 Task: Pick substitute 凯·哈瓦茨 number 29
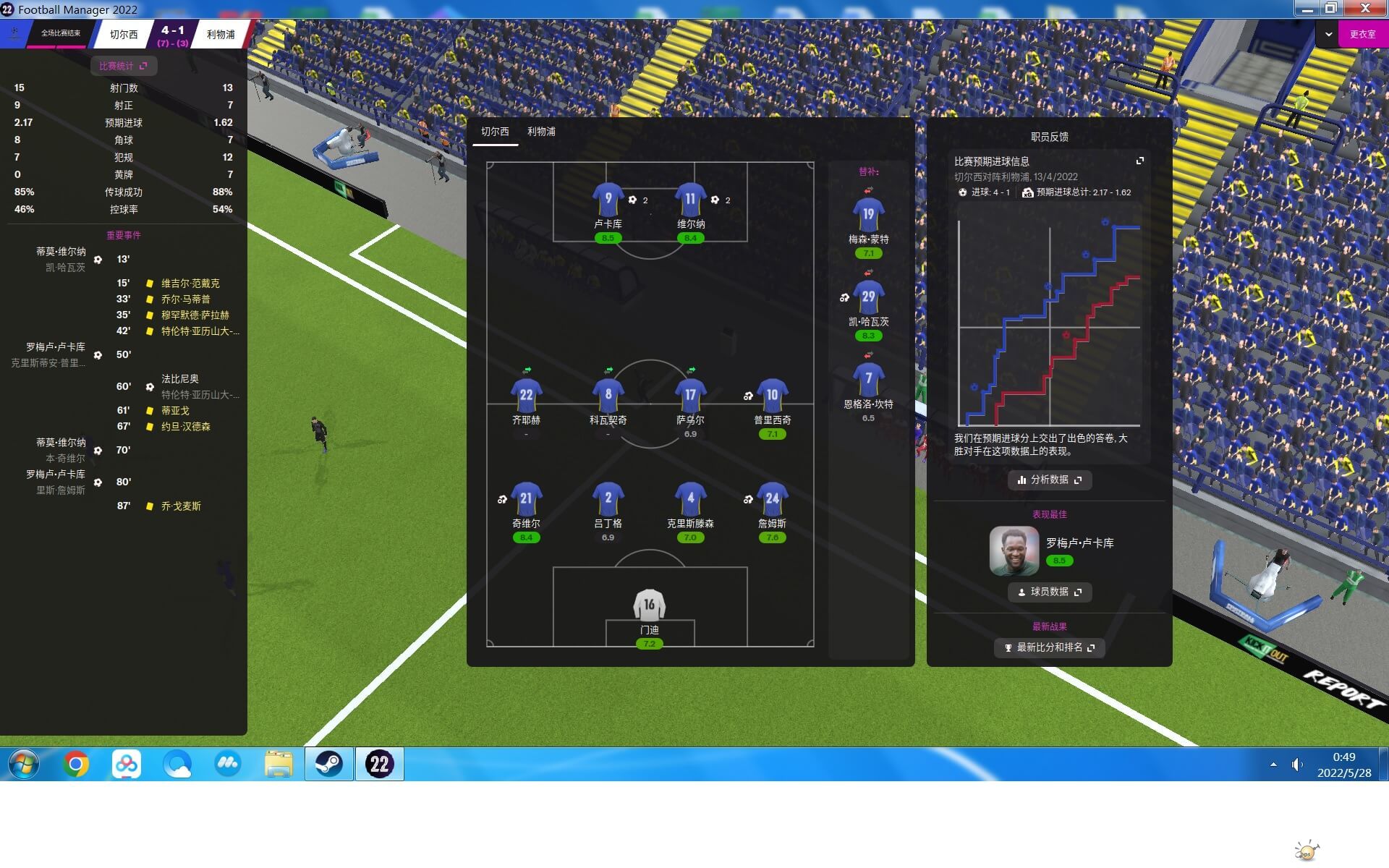[868, 297]
